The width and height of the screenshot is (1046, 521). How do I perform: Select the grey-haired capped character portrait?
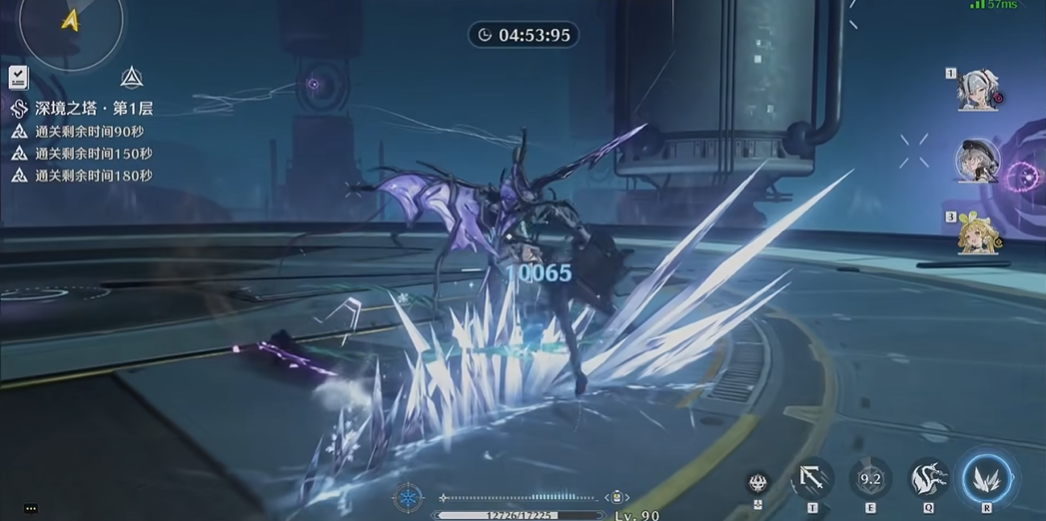[977, 161]
